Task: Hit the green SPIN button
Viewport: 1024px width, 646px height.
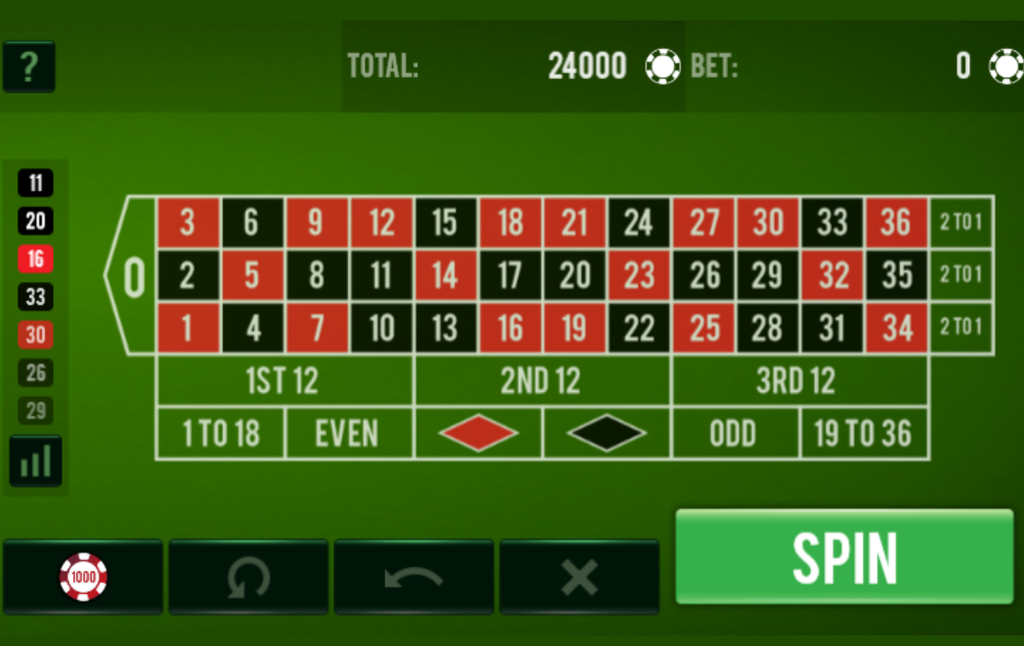Action: 844,557
